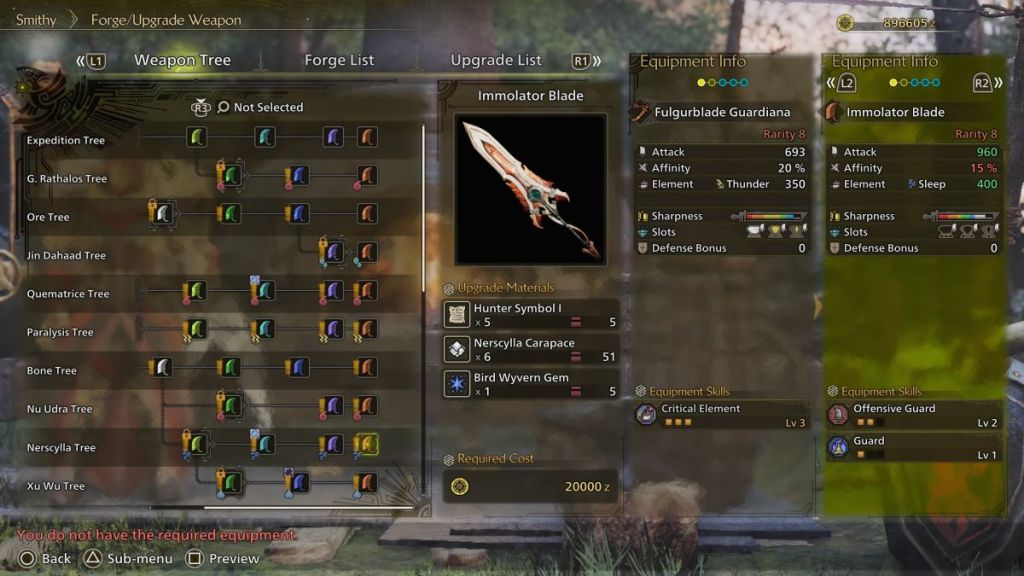Viewport: 1024px width, 576px height.
Task: Select the Expedition Tree row label
Action: tap(66, 141)
